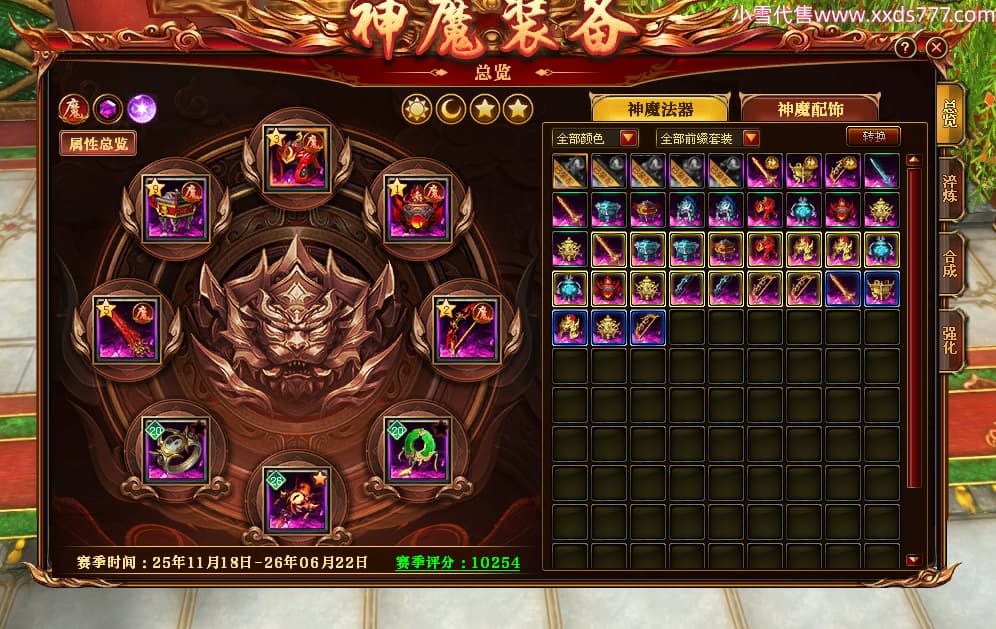Screen dimensions: 996x629
Task: Choose the equipped golden ring slot
Action: coord(176,450)
